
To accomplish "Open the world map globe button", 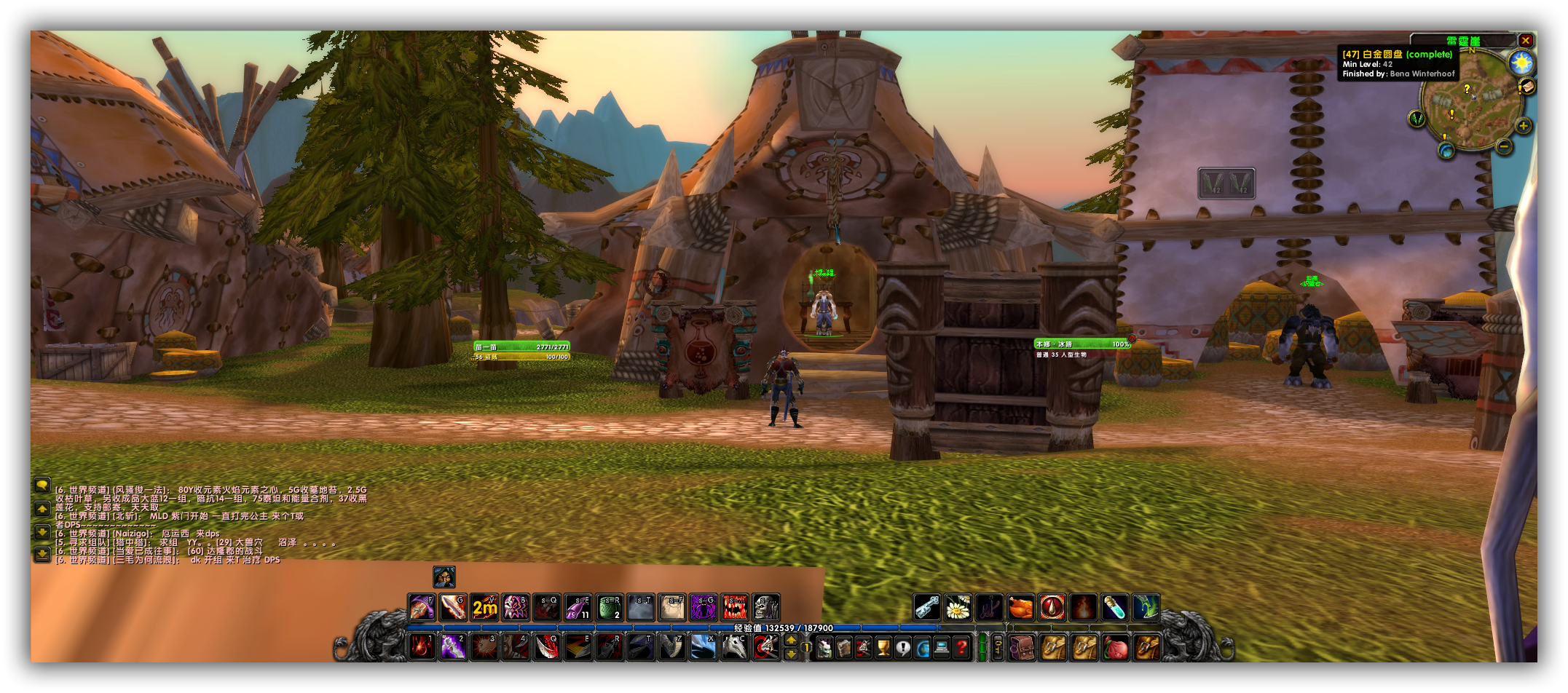I will tap(922, 647).
